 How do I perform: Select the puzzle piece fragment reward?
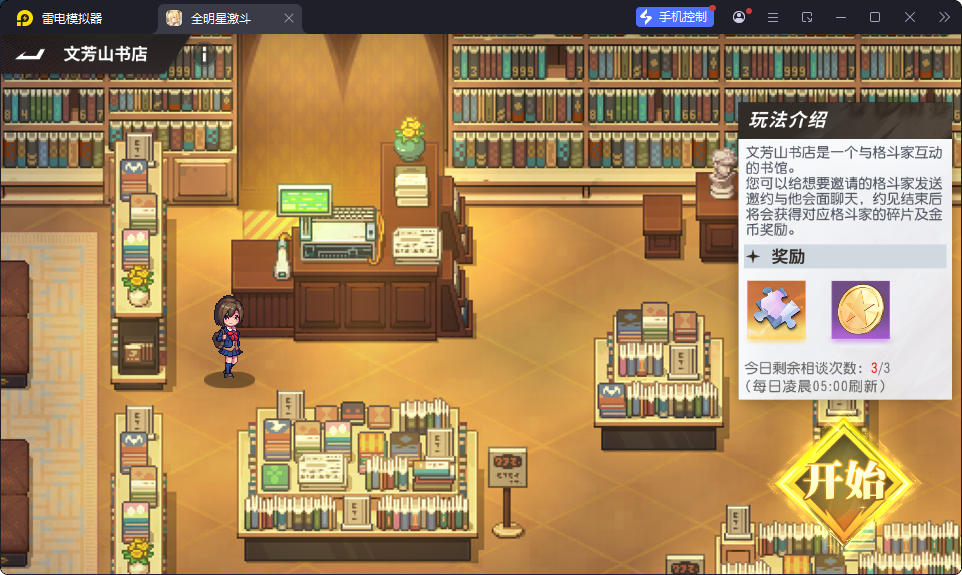tap(776, 309)
